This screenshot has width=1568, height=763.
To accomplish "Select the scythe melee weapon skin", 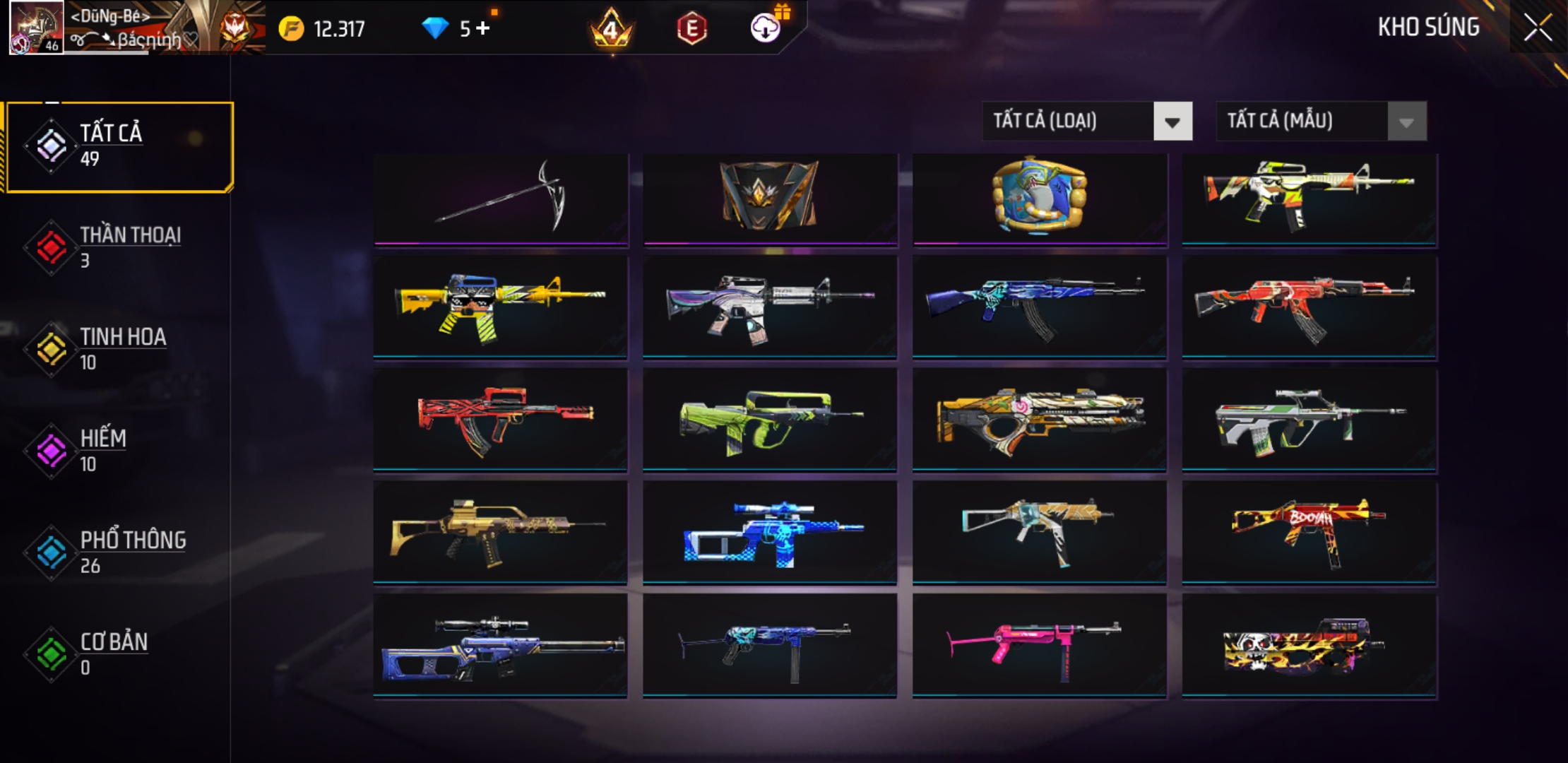I will point(501,199).
